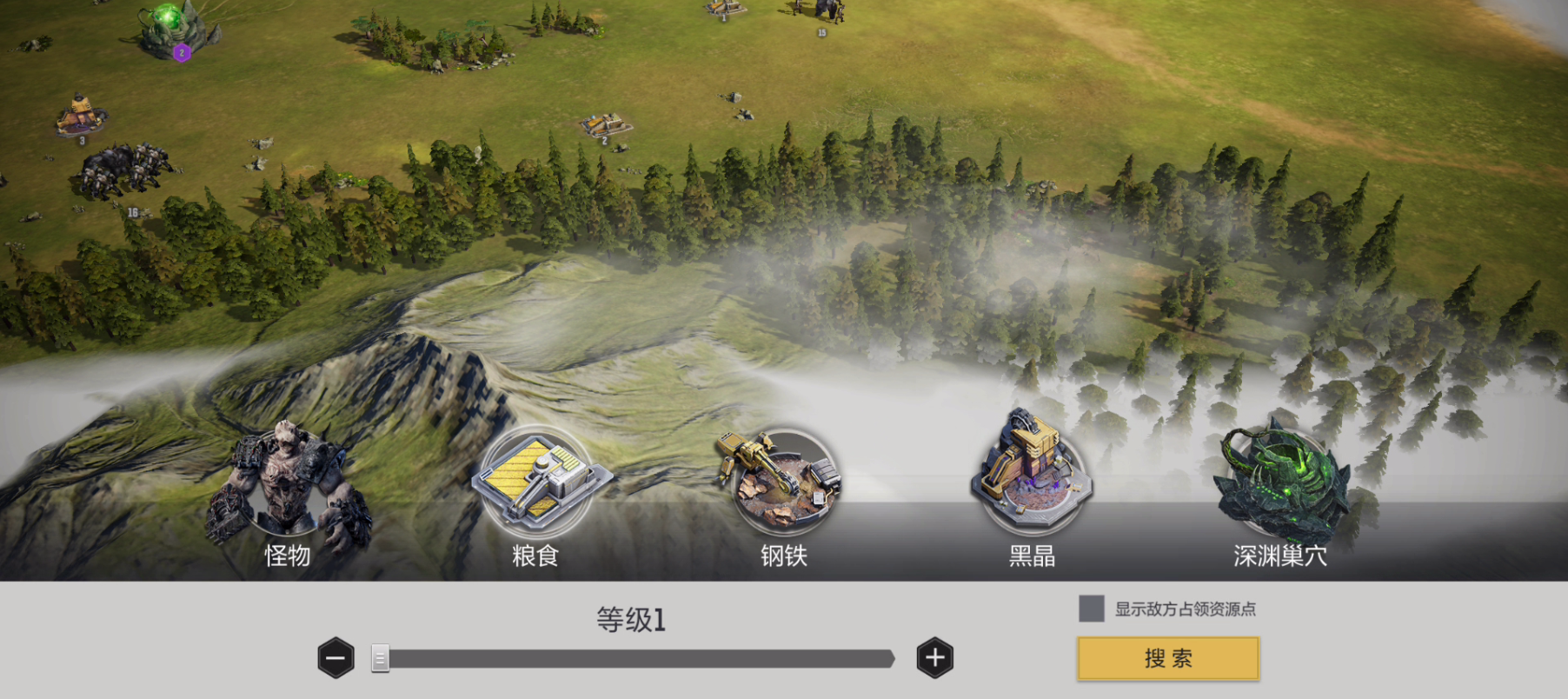The width and height of the screenshot is (1568, 699).
Task: Click the level slider handle
Action: coord(380,658)
